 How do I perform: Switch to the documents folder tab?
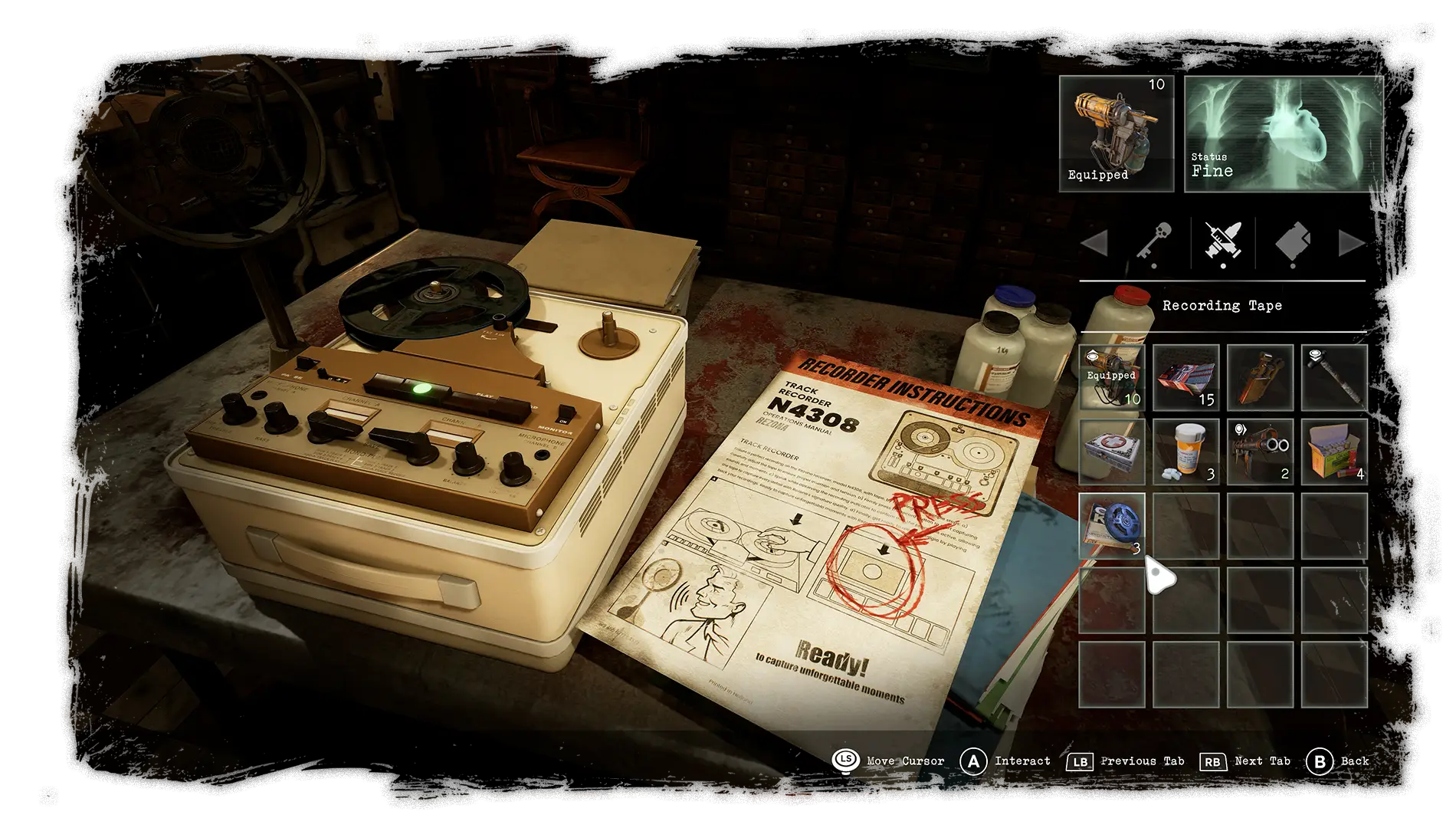[1293, 242]
